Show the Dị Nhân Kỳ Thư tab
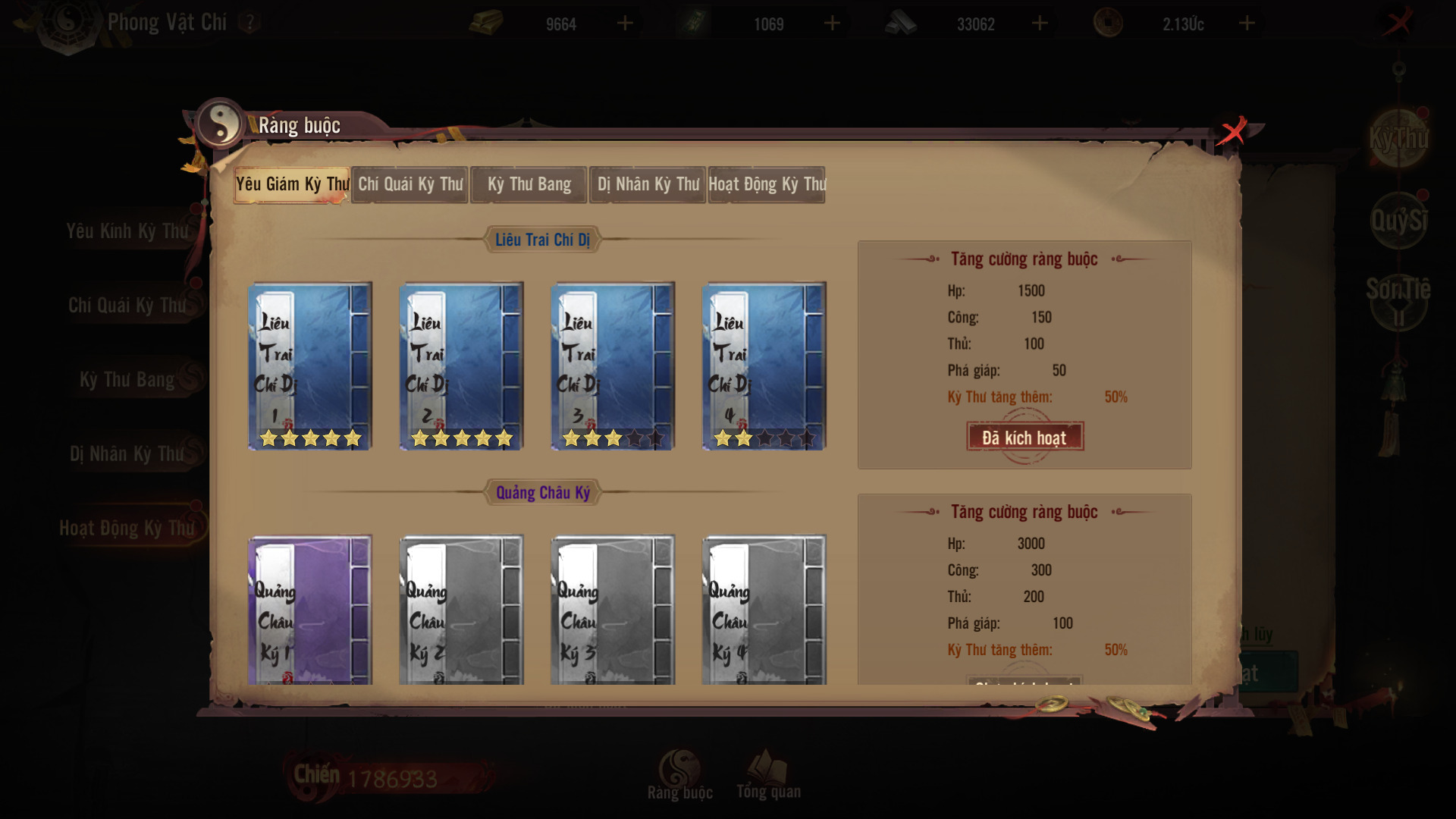Image resolution: width=1456 pixels, height=819 pixels. [x=648, y=184]
